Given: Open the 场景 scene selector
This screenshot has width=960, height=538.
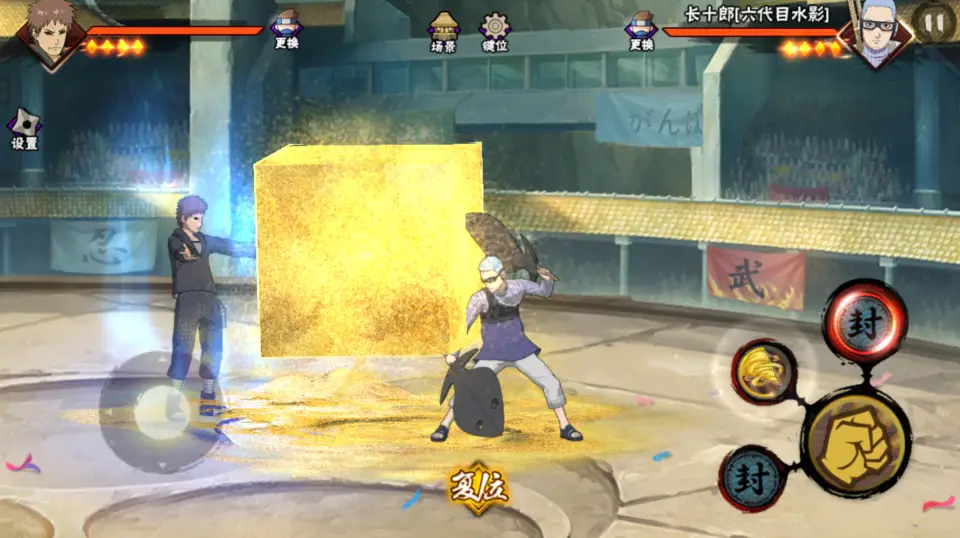Looking at the screenshot, I should (443, 32).
